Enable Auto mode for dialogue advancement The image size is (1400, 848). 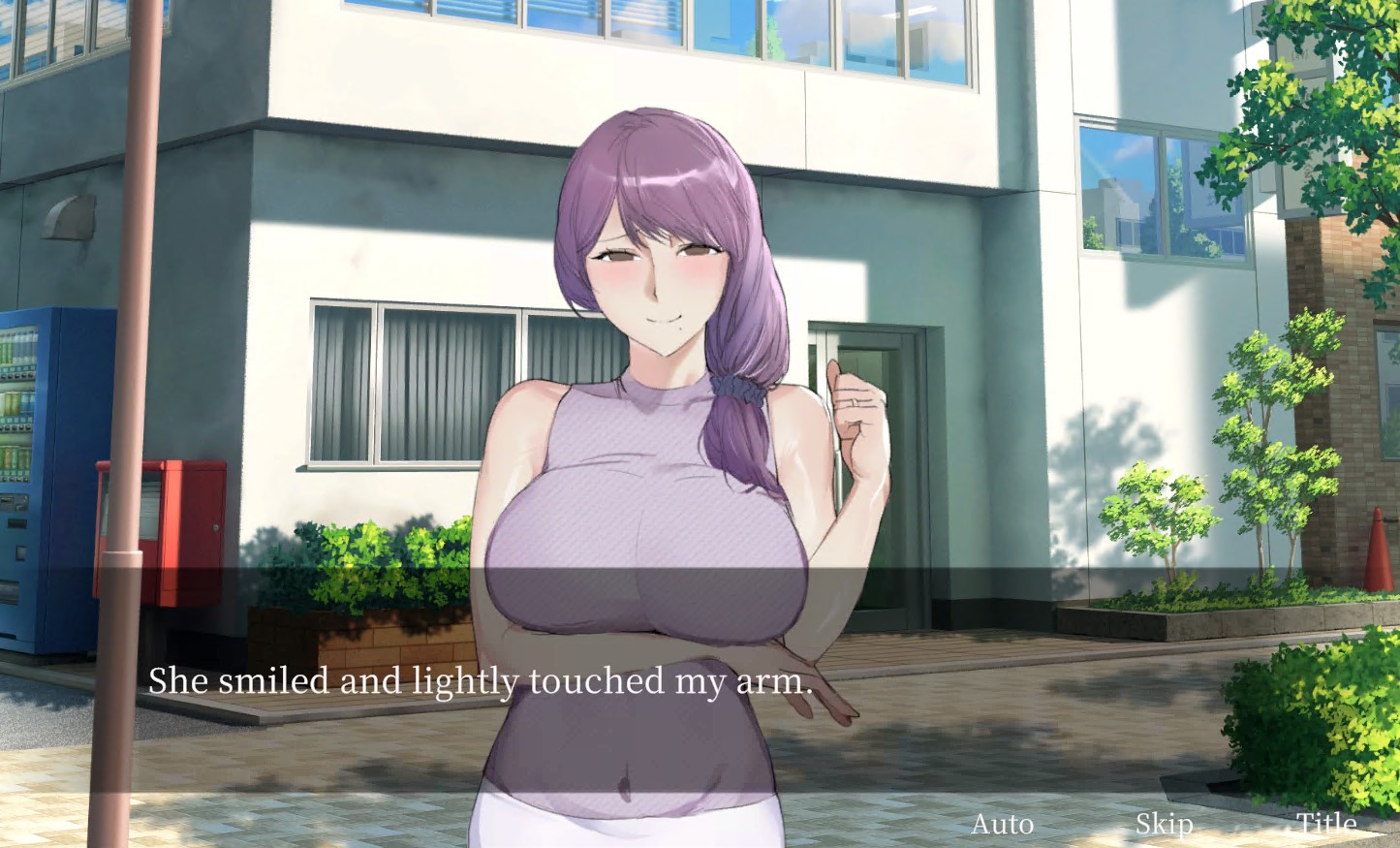(x=1003, y=825)
